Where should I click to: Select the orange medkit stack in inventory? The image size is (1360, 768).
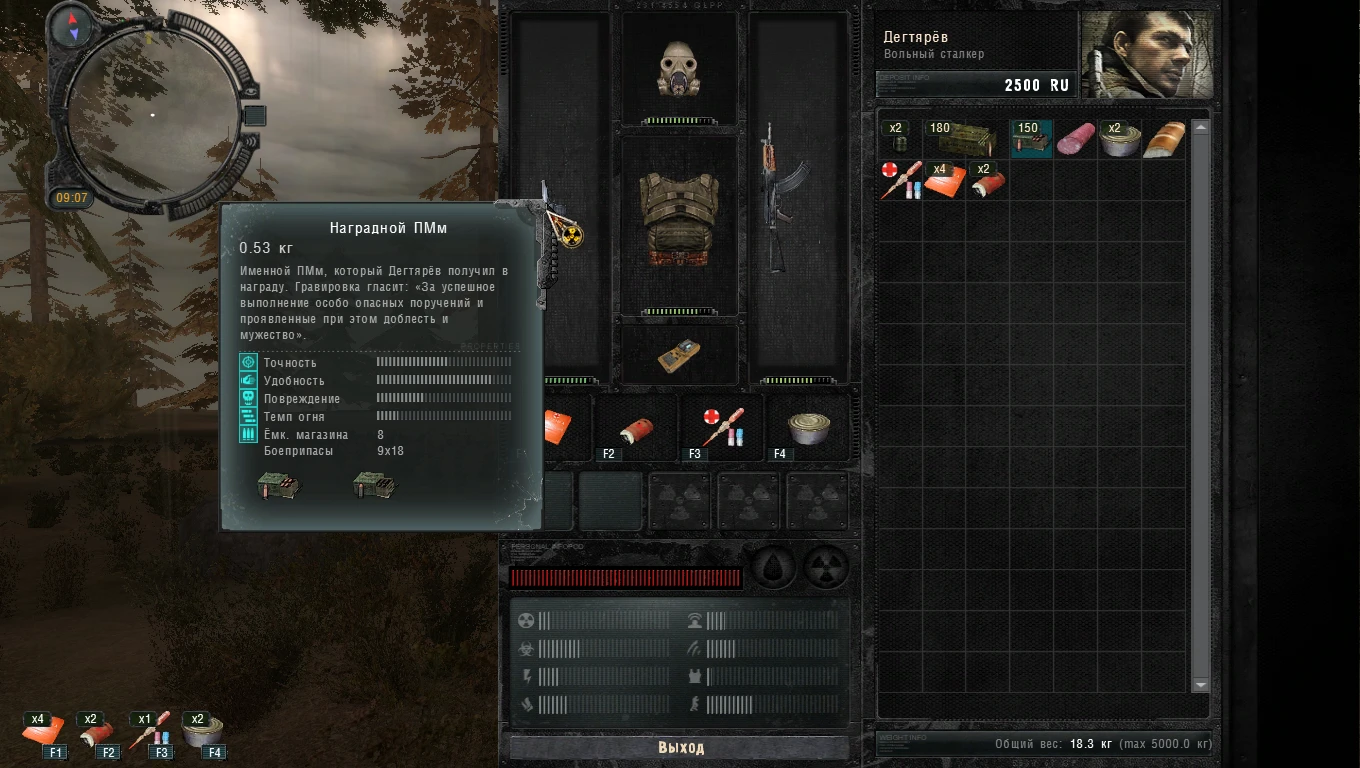pos(943,181)
